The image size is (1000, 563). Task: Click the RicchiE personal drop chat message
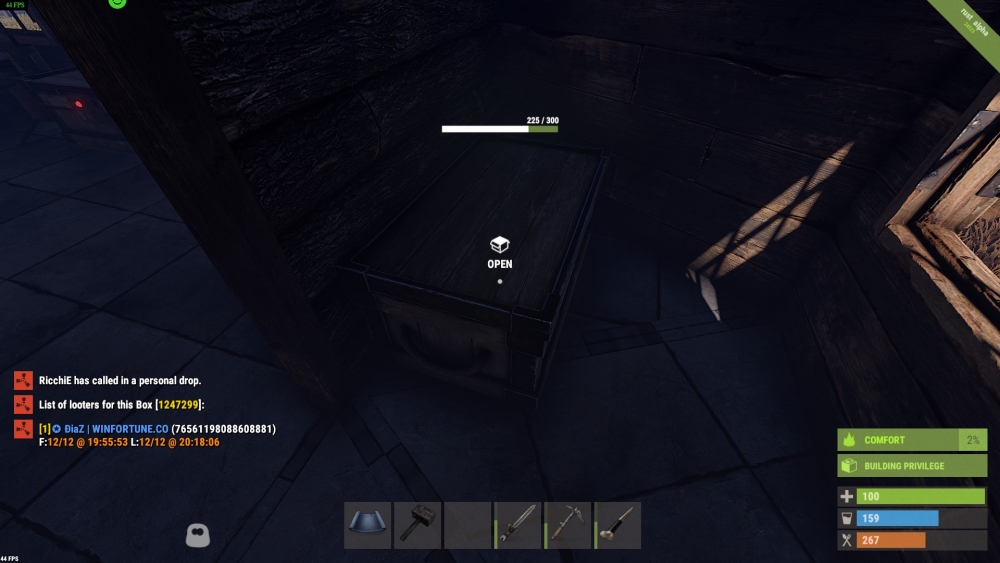[120, 381]
